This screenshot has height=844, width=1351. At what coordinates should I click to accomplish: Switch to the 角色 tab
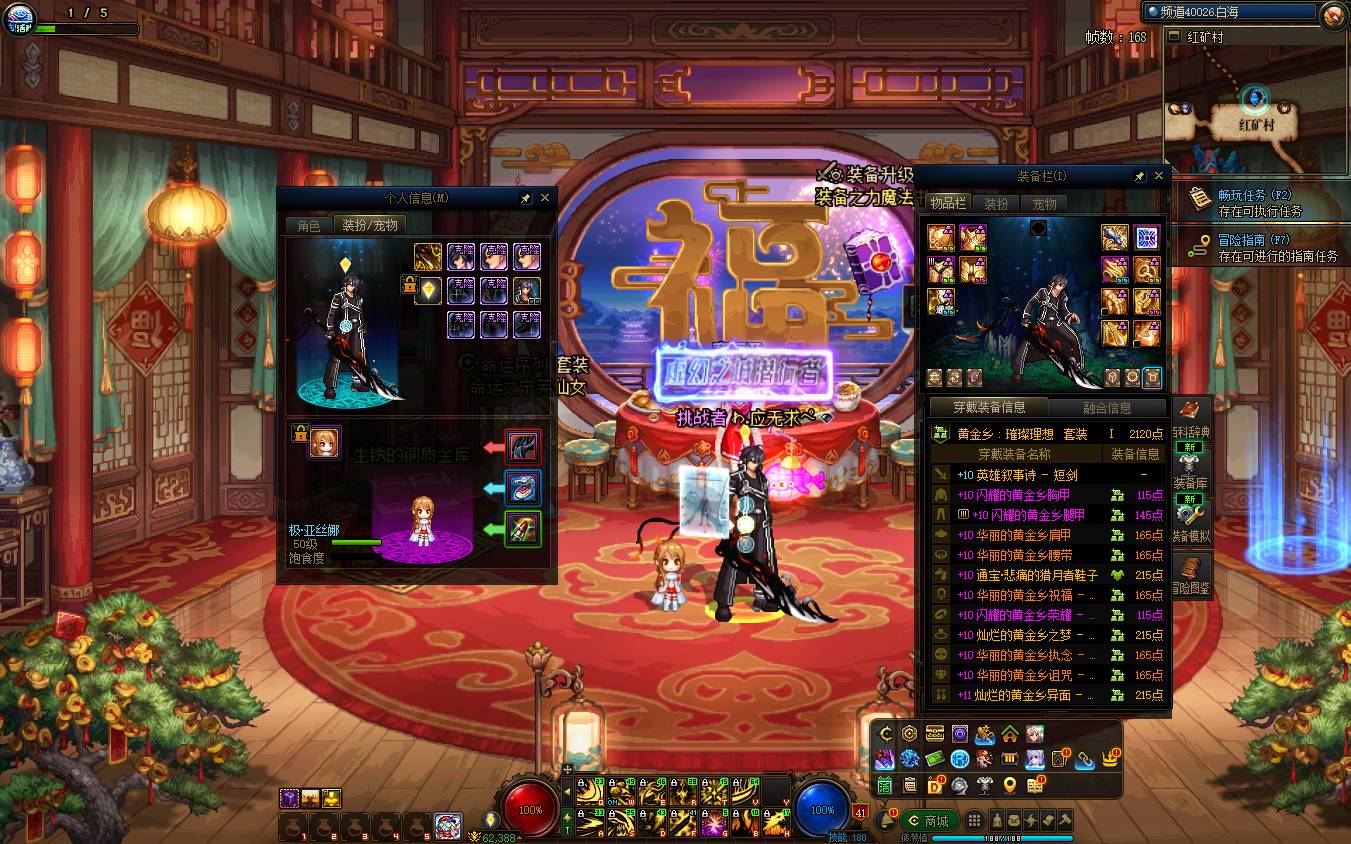(x=309, y=226)
